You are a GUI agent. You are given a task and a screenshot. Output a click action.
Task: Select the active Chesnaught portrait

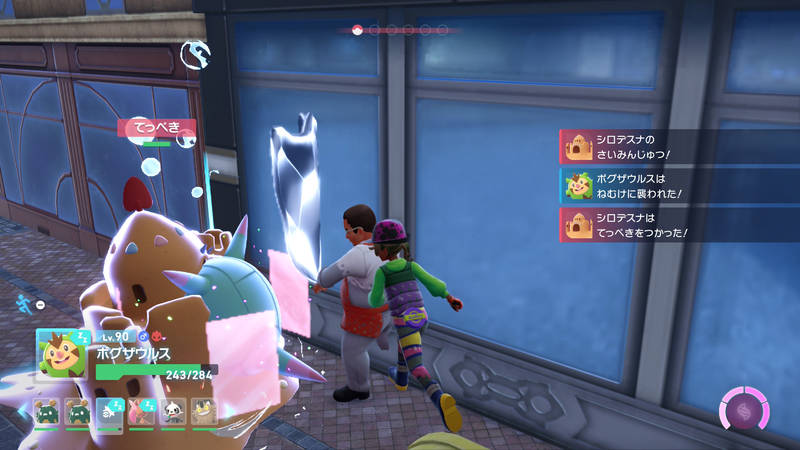point(60,352)
